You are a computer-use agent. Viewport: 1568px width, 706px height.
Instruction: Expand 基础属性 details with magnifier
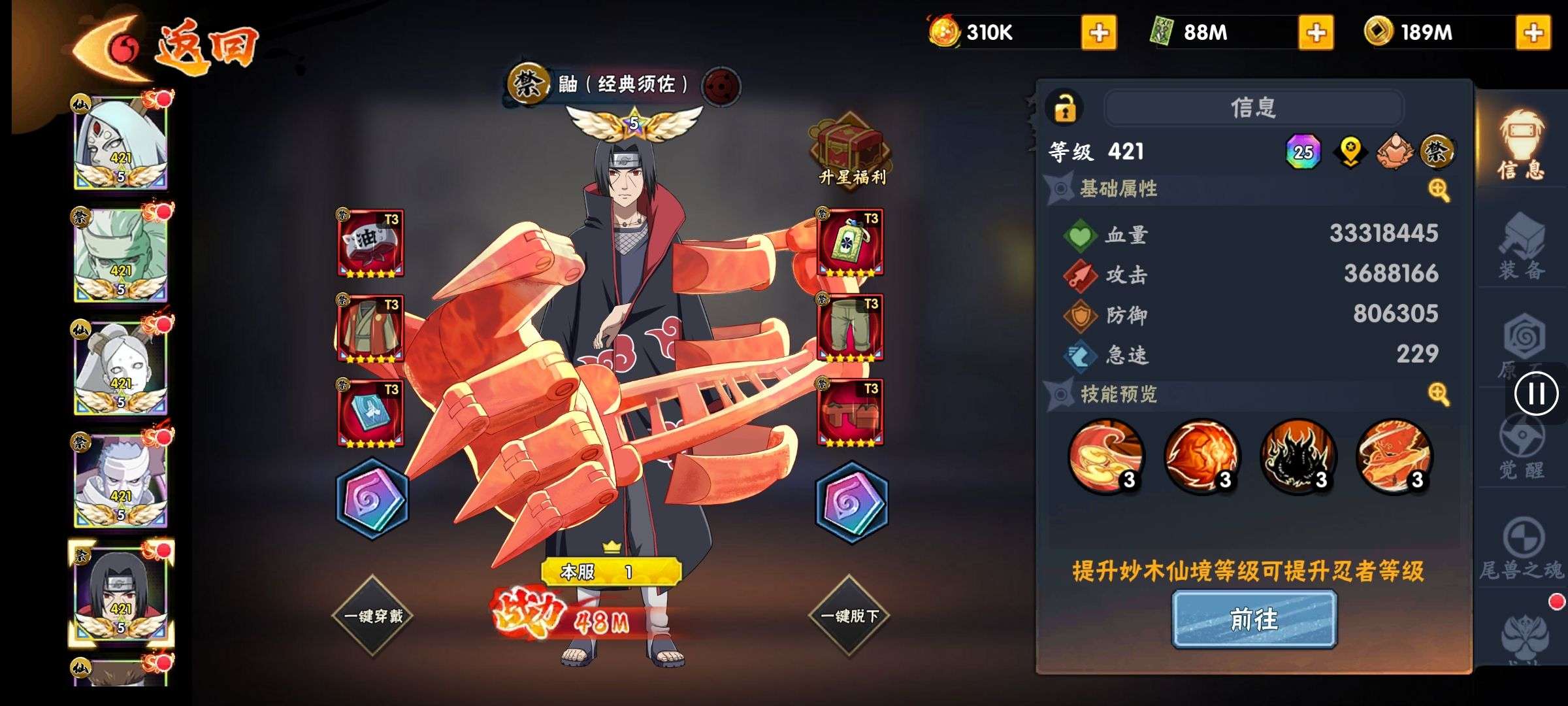(x=1439, y=190)
